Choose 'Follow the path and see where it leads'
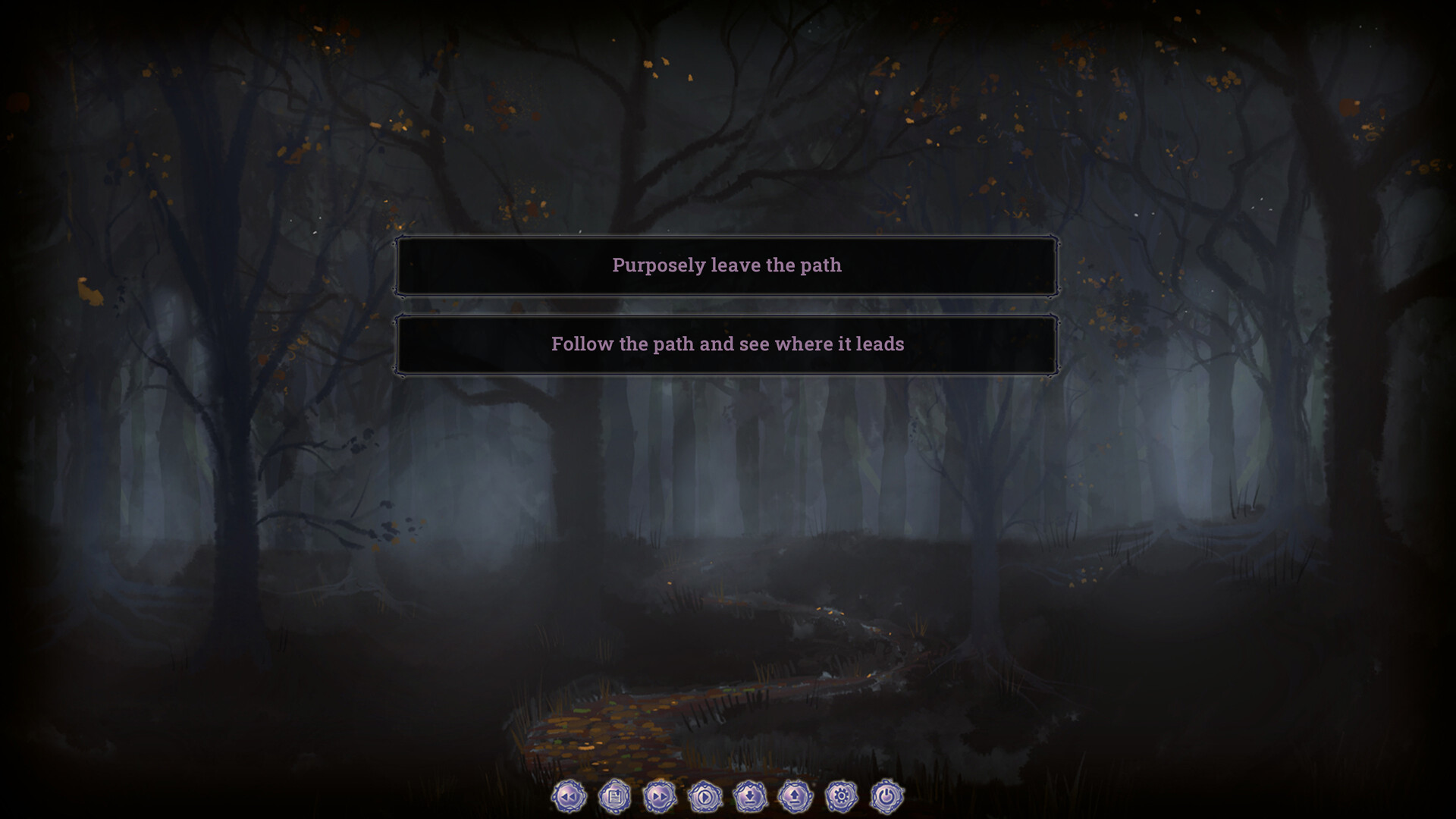 pos(726,344)
